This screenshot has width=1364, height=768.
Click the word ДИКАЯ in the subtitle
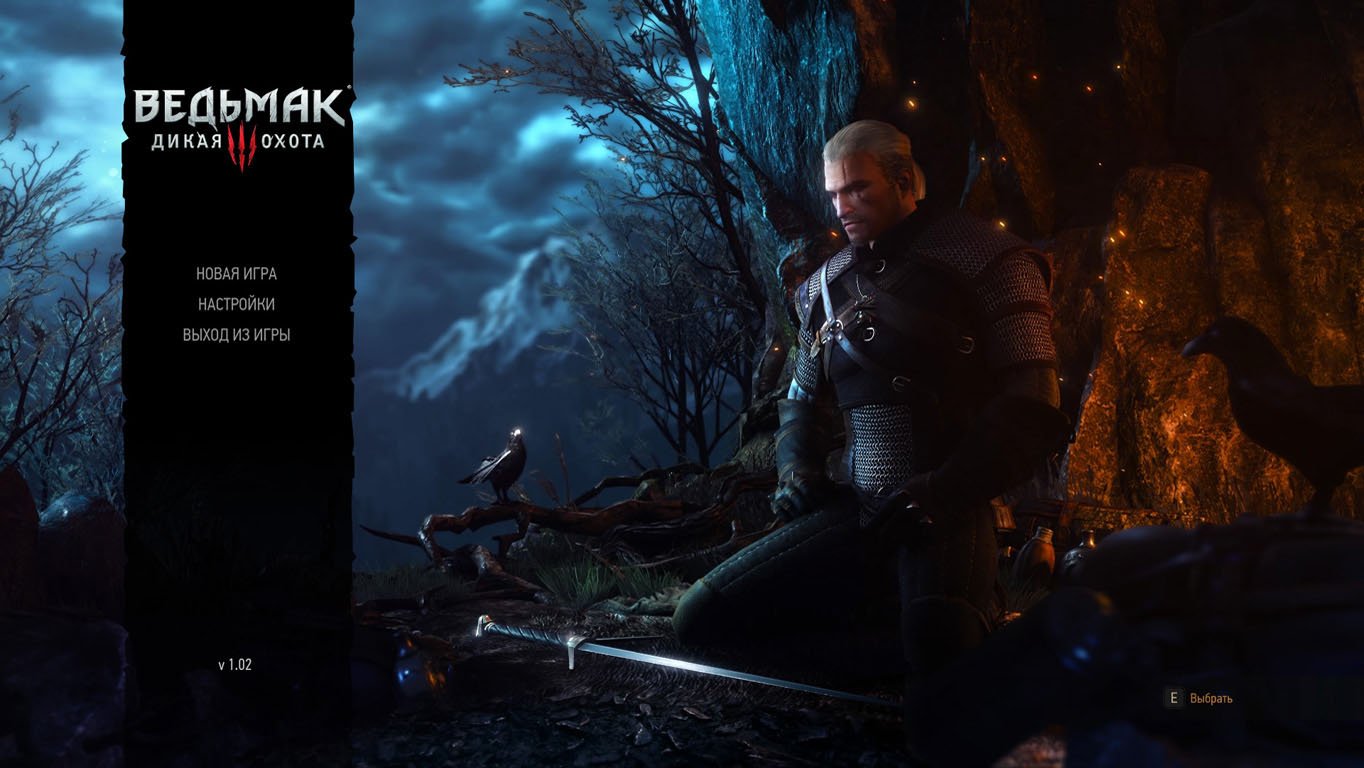click(x=186, y=142)
